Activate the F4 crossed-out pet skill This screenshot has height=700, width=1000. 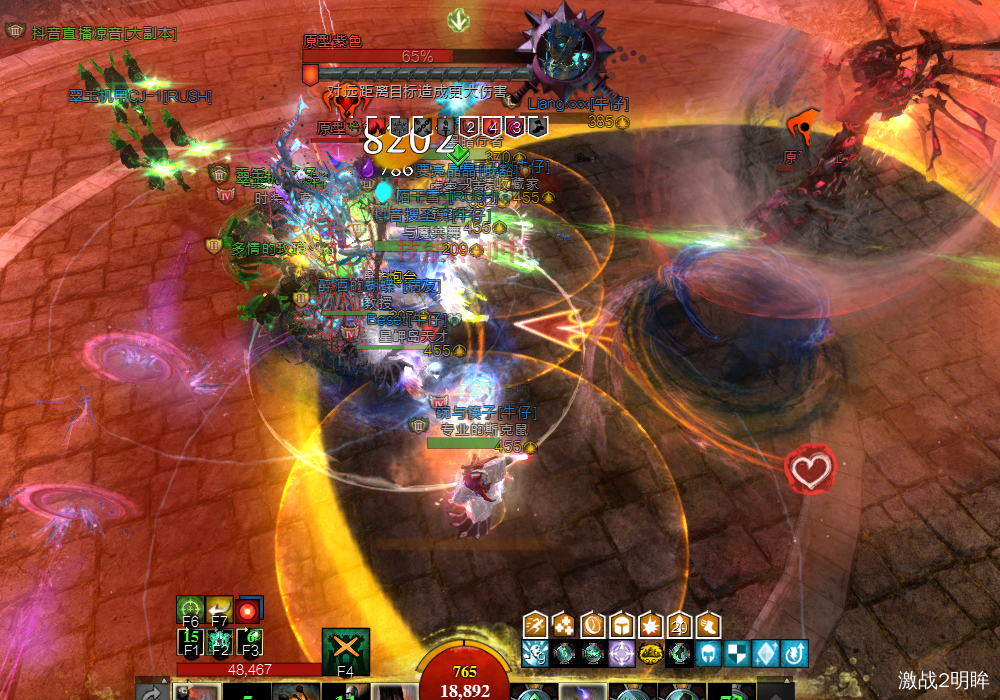point(346,652)
